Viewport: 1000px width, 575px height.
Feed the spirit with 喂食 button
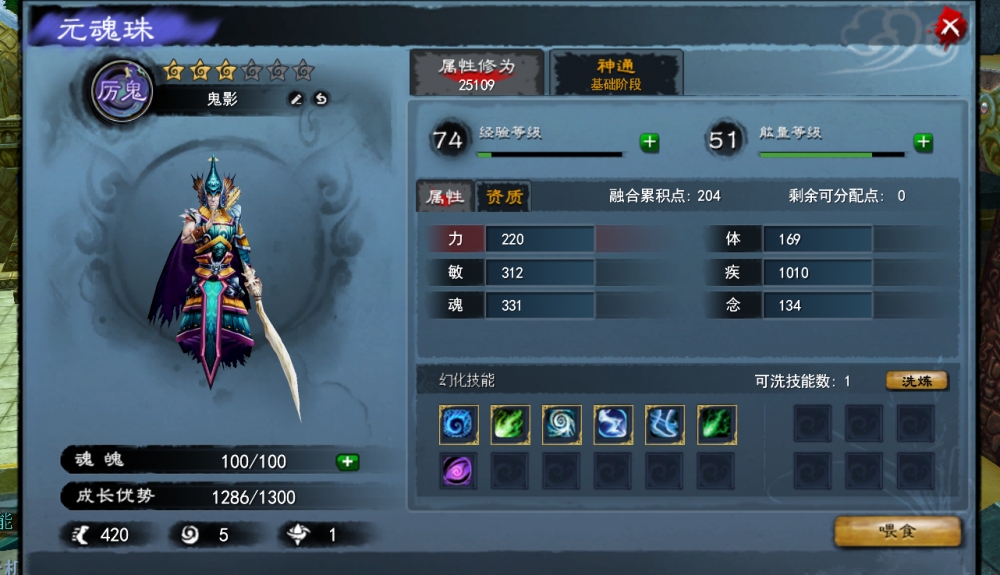click(x=897, y=531)
